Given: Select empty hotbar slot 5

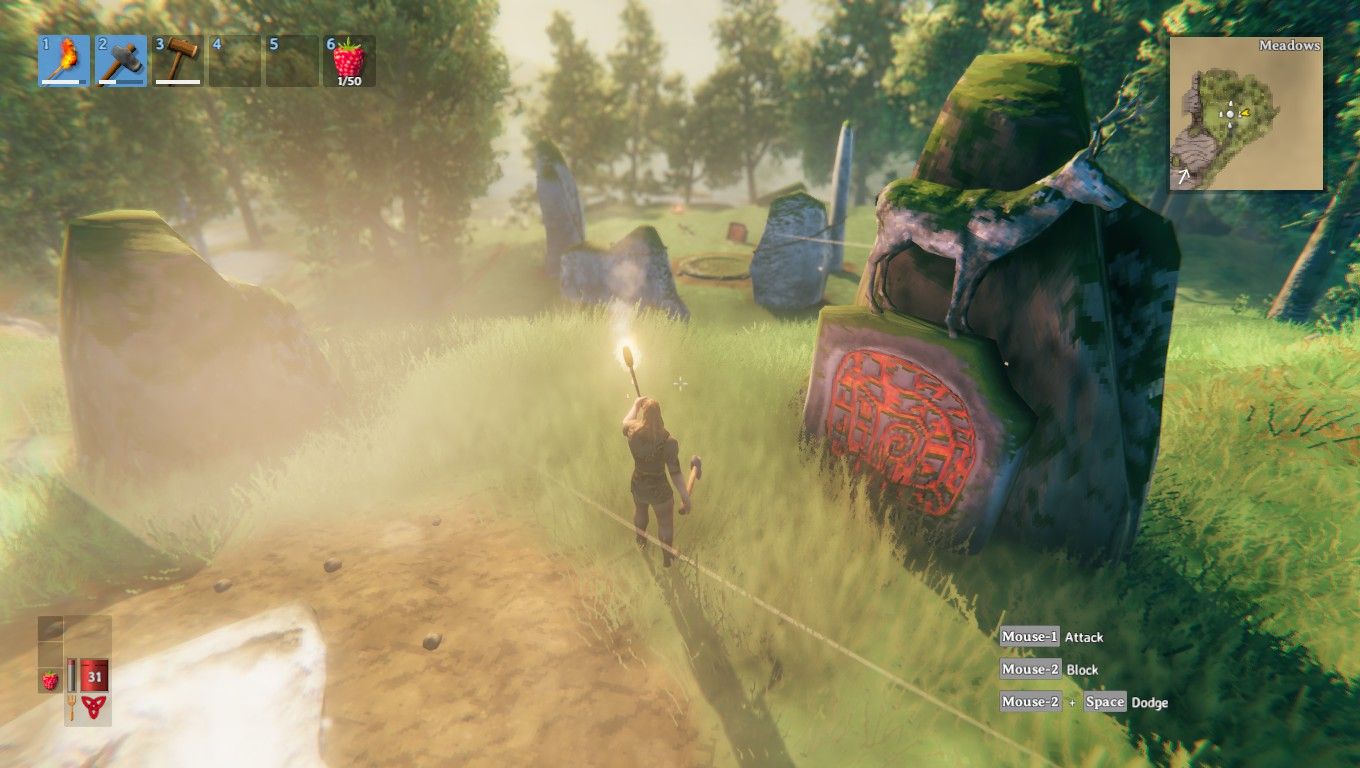Looking at the screenshot, I should (x=292, y=61).
